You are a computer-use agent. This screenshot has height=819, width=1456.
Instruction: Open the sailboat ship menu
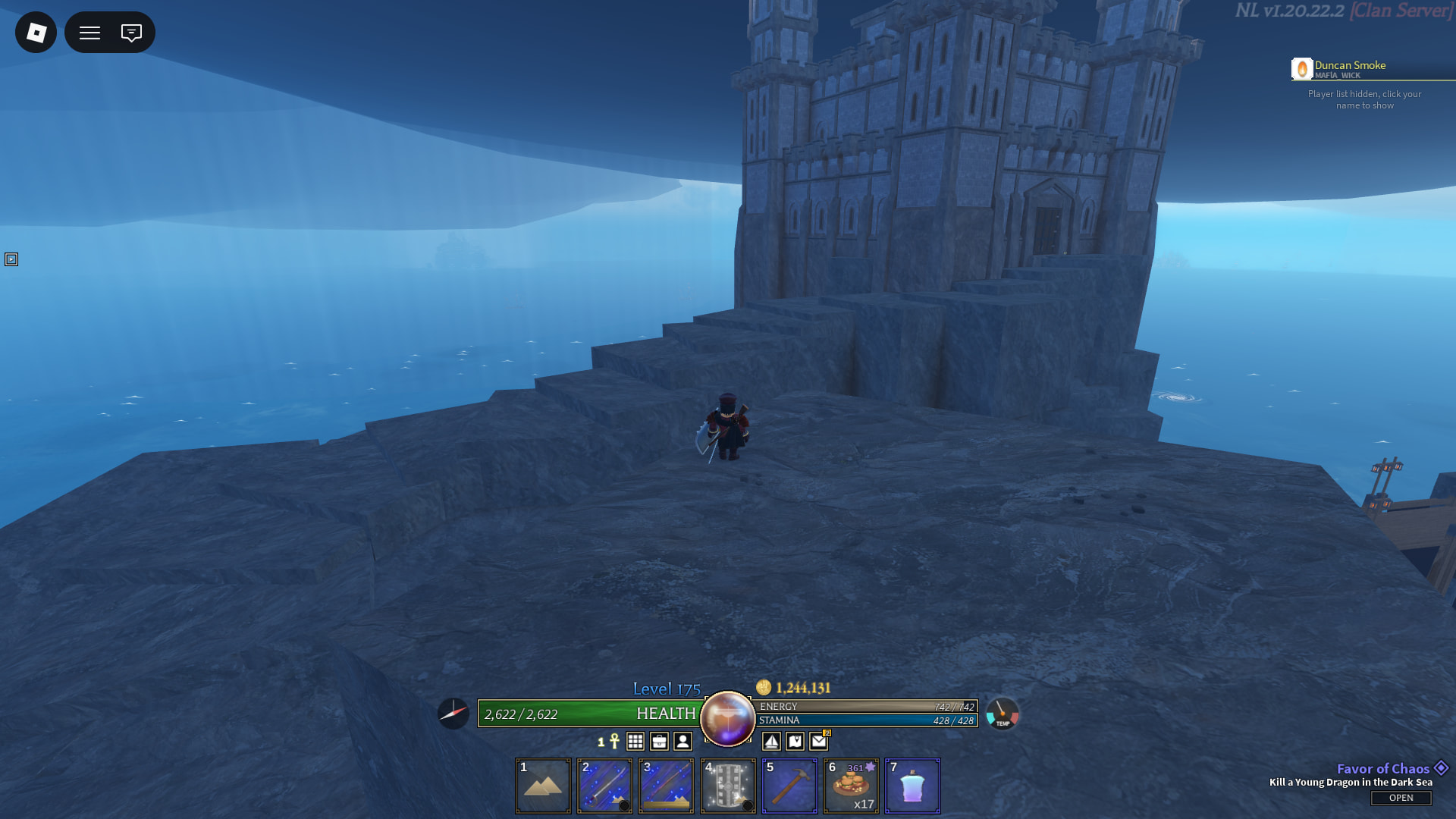click(771, 742)
